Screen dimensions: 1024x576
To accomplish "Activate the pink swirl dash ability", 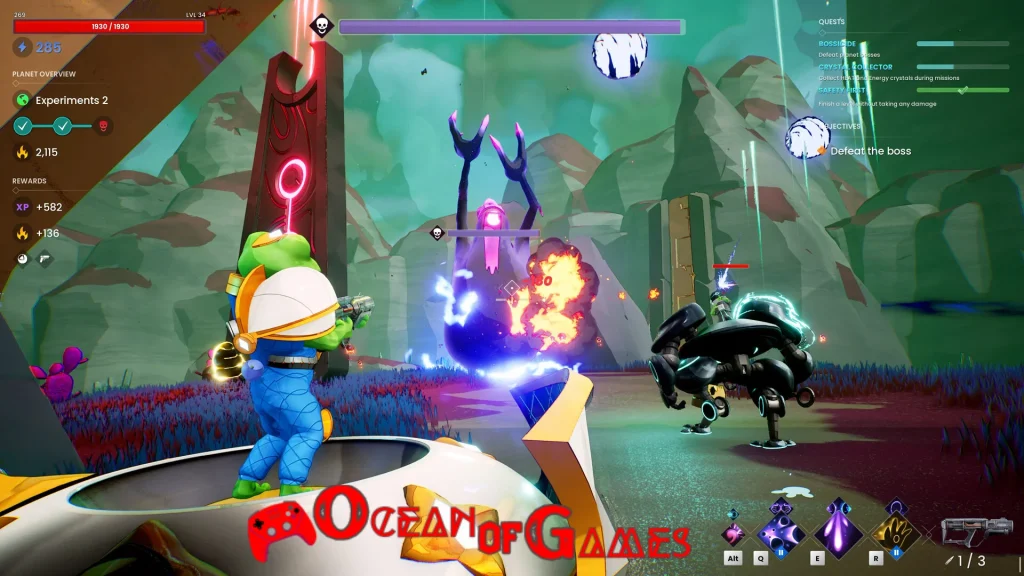I will coord(735,534).
